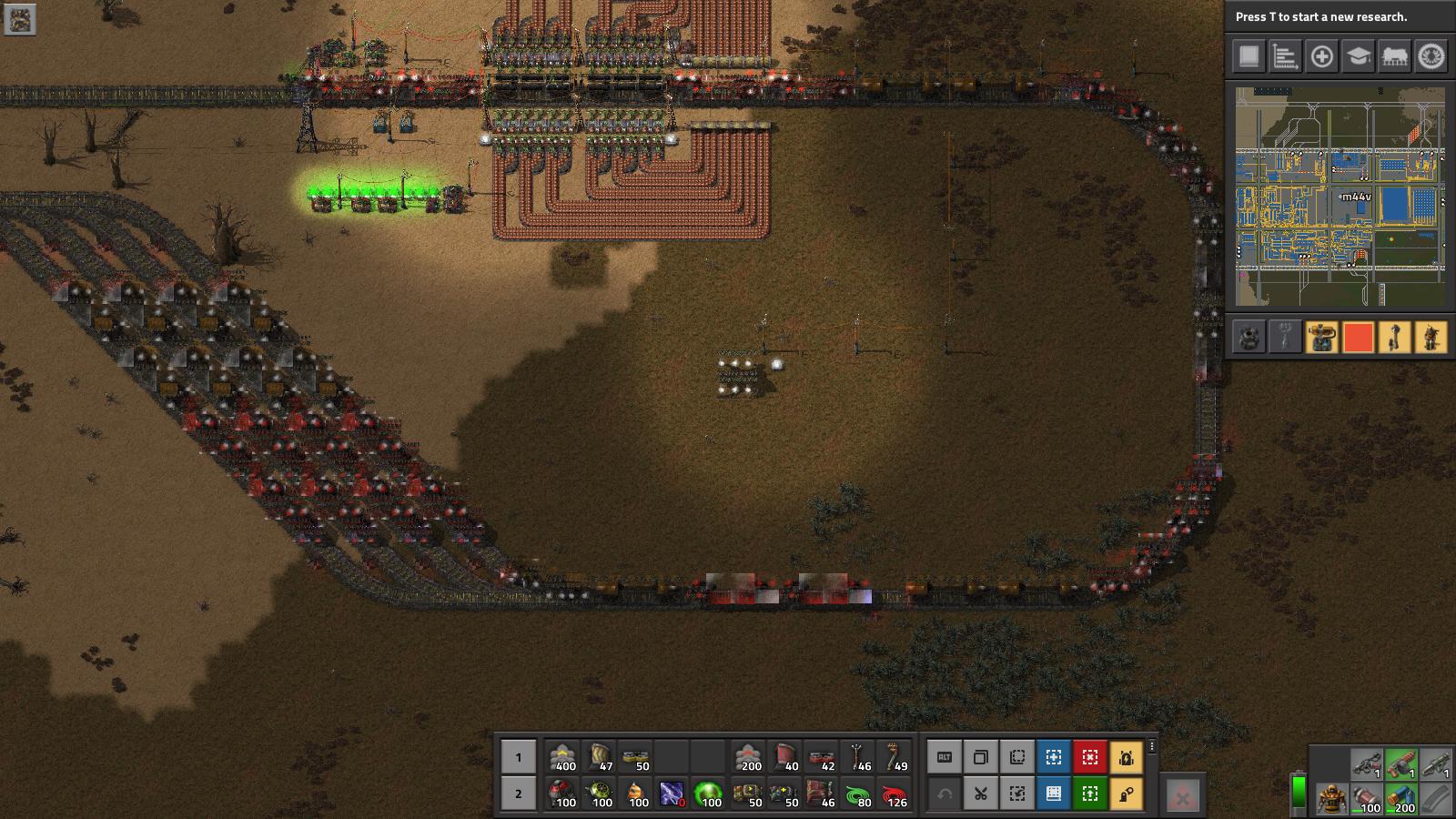
Task: Select the green wire slot with 80
Action: [857, 794]
